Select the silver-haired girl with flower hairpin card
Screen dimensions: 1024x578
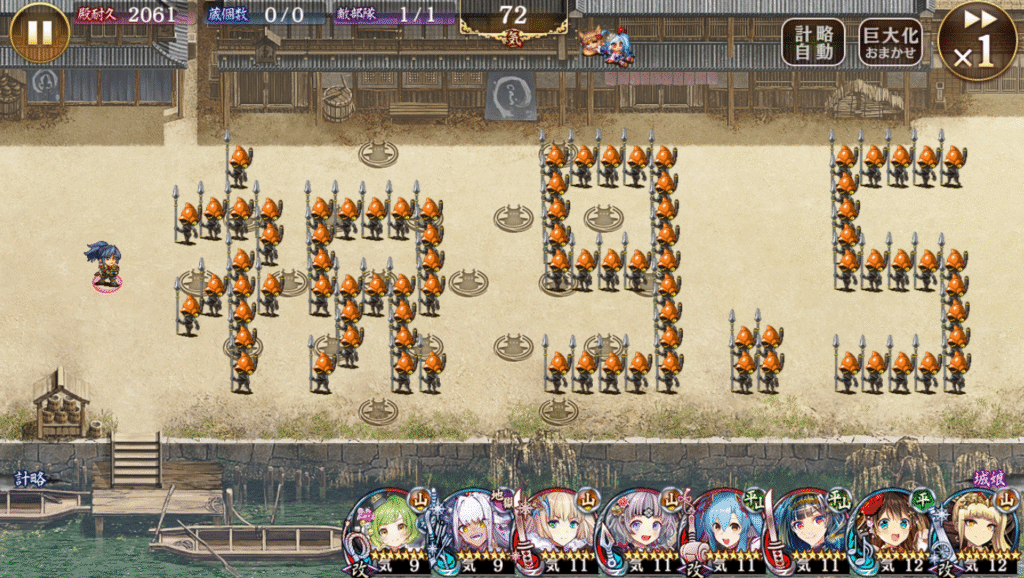(640, 529)
